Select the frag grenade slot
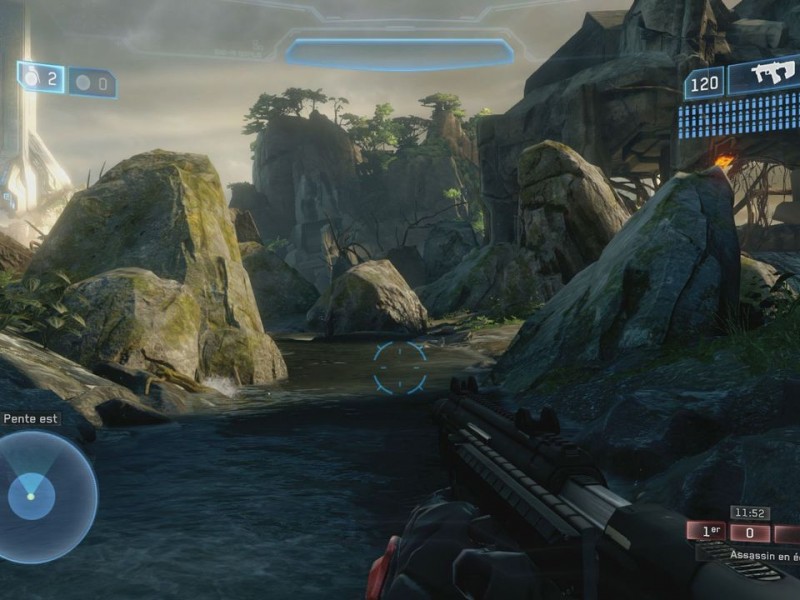Image resolution: width=800 pixels, height=600 pixels. click(42, 77)
